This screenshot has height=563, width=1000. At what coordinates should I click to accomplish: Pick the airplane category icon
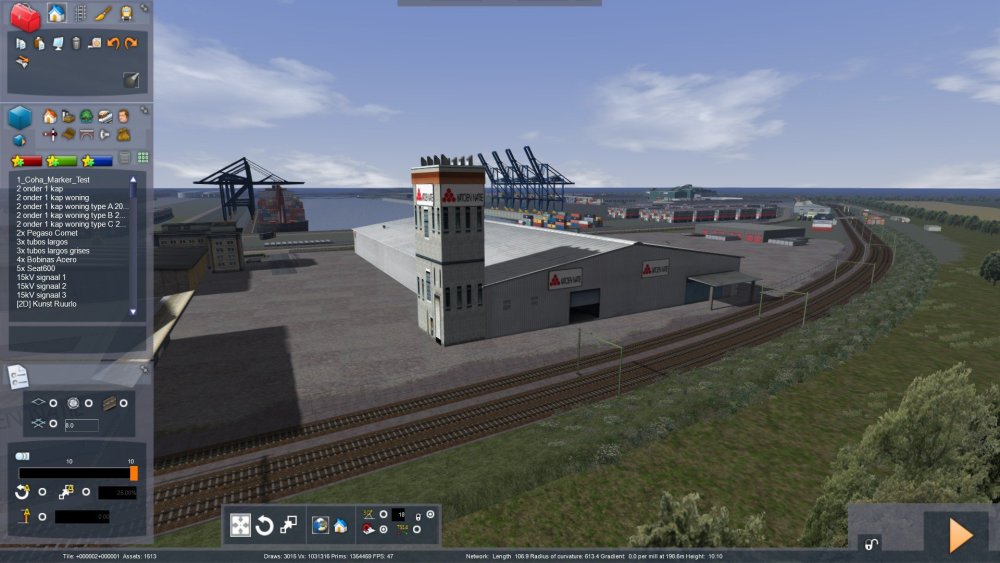tap(50, 134)
